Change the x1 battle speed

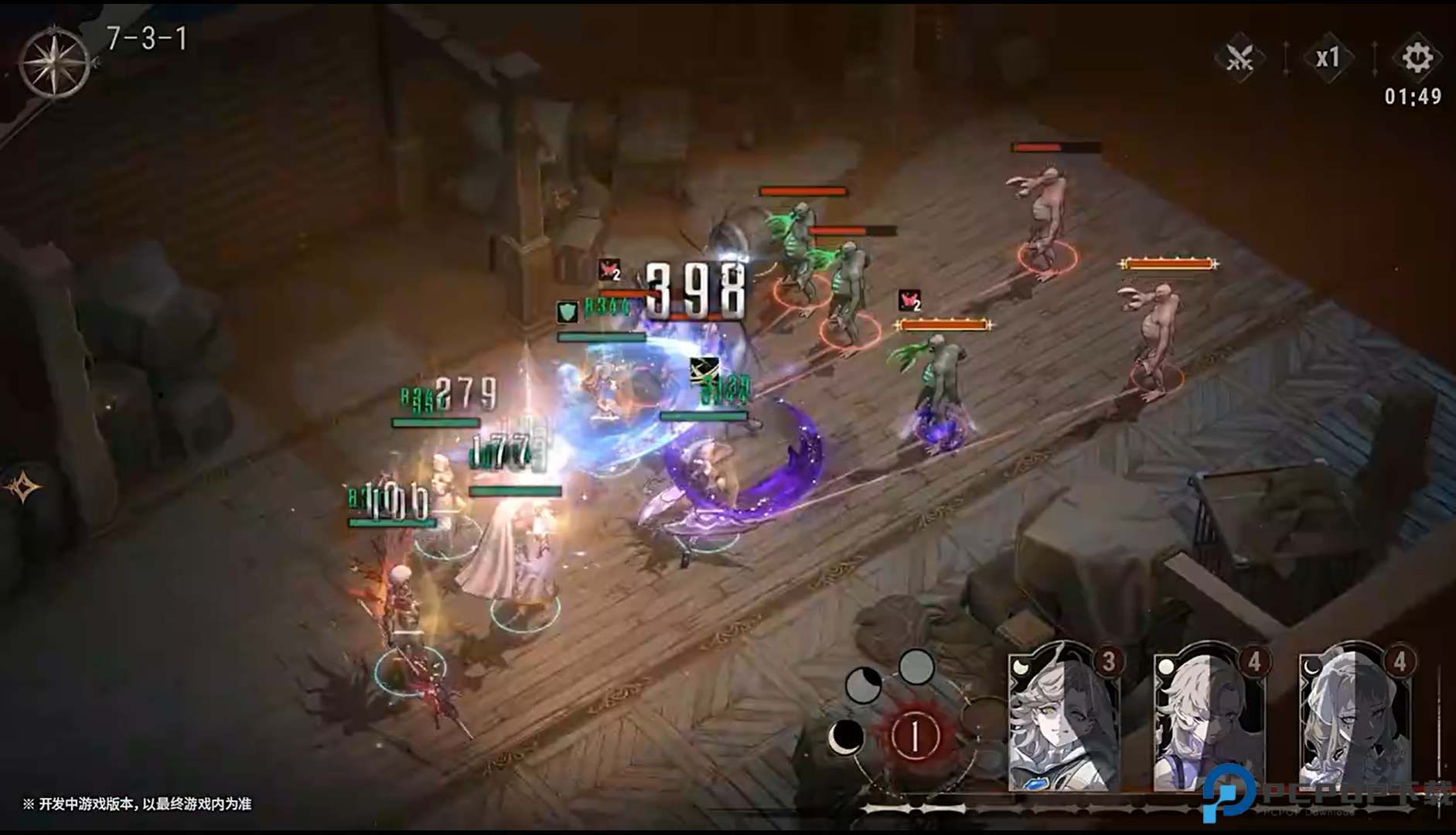point(1328,58)
